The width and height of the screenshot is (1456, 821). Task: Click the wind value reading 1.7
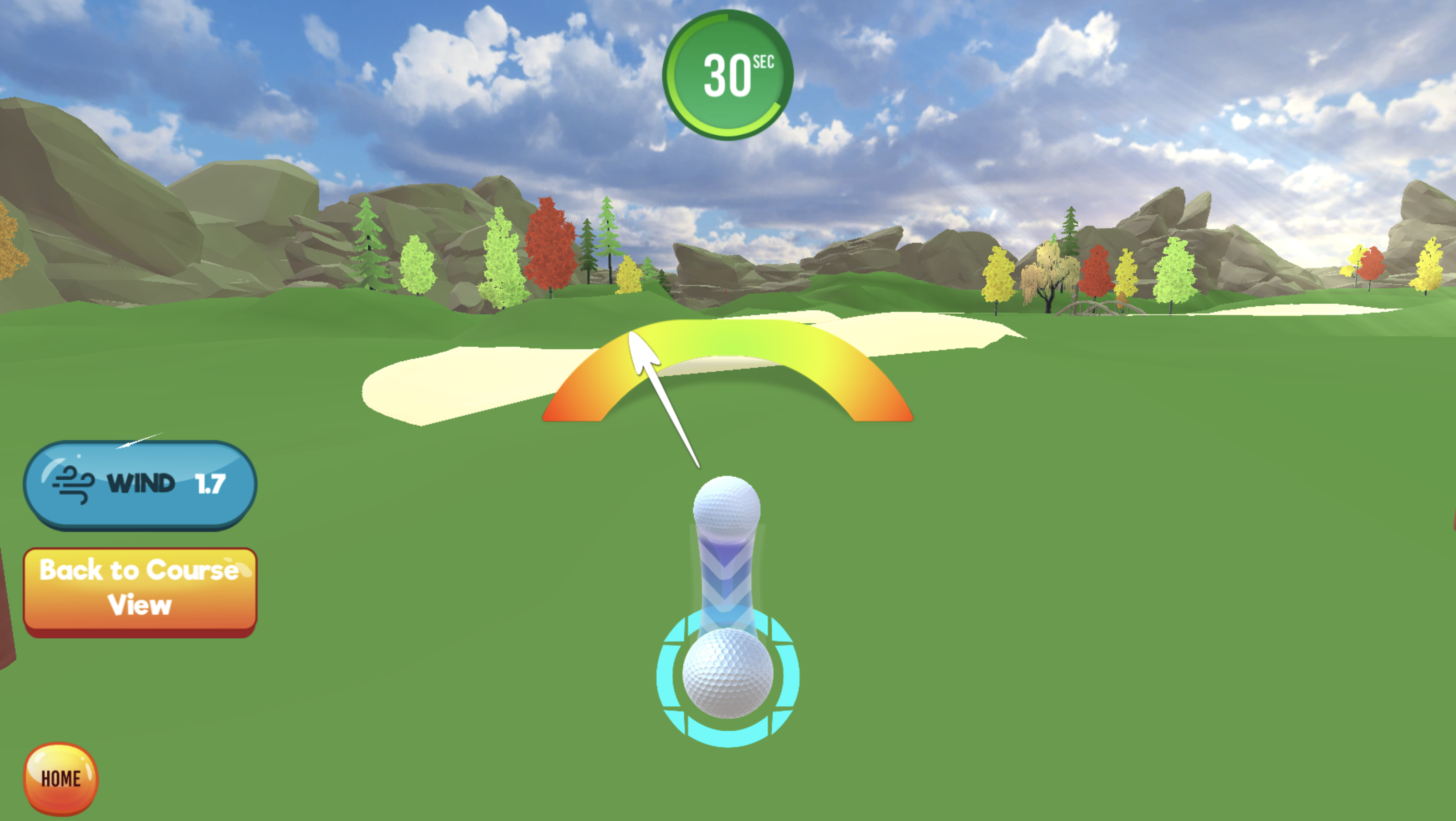click(209, 483)
